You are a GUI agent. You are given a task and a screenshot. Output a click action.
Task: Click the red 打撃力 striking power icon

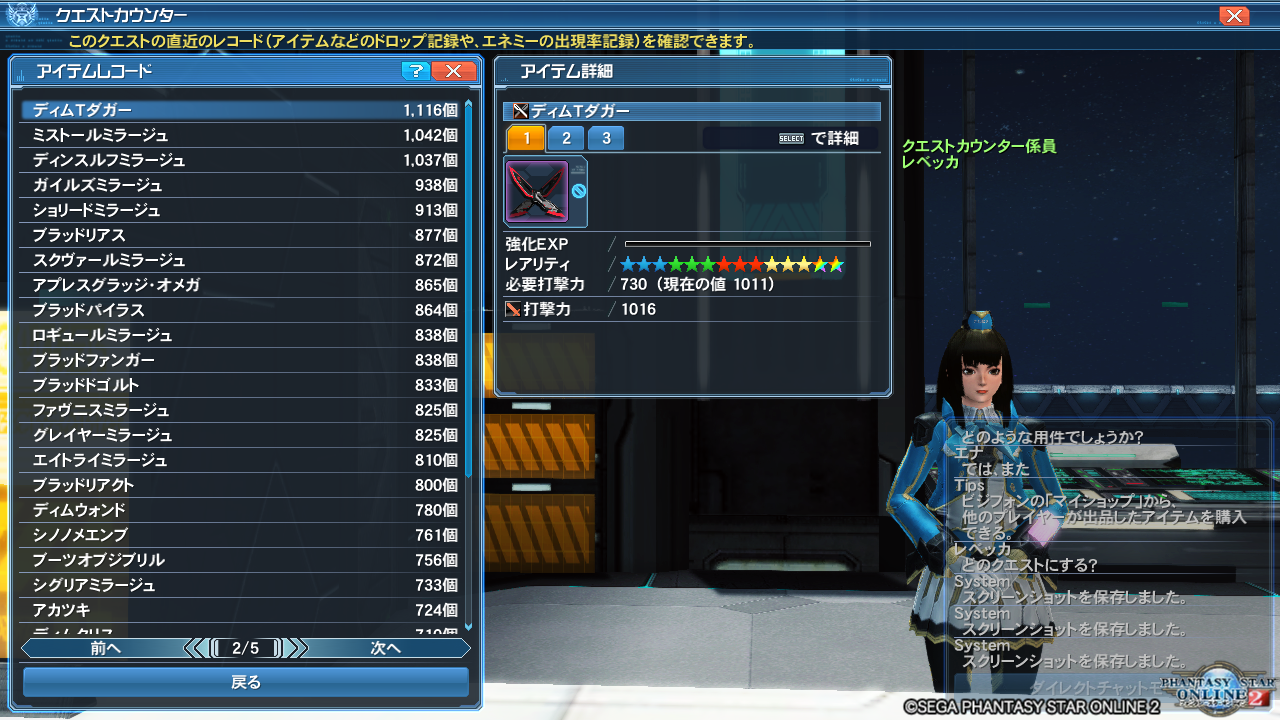point(511,309)
